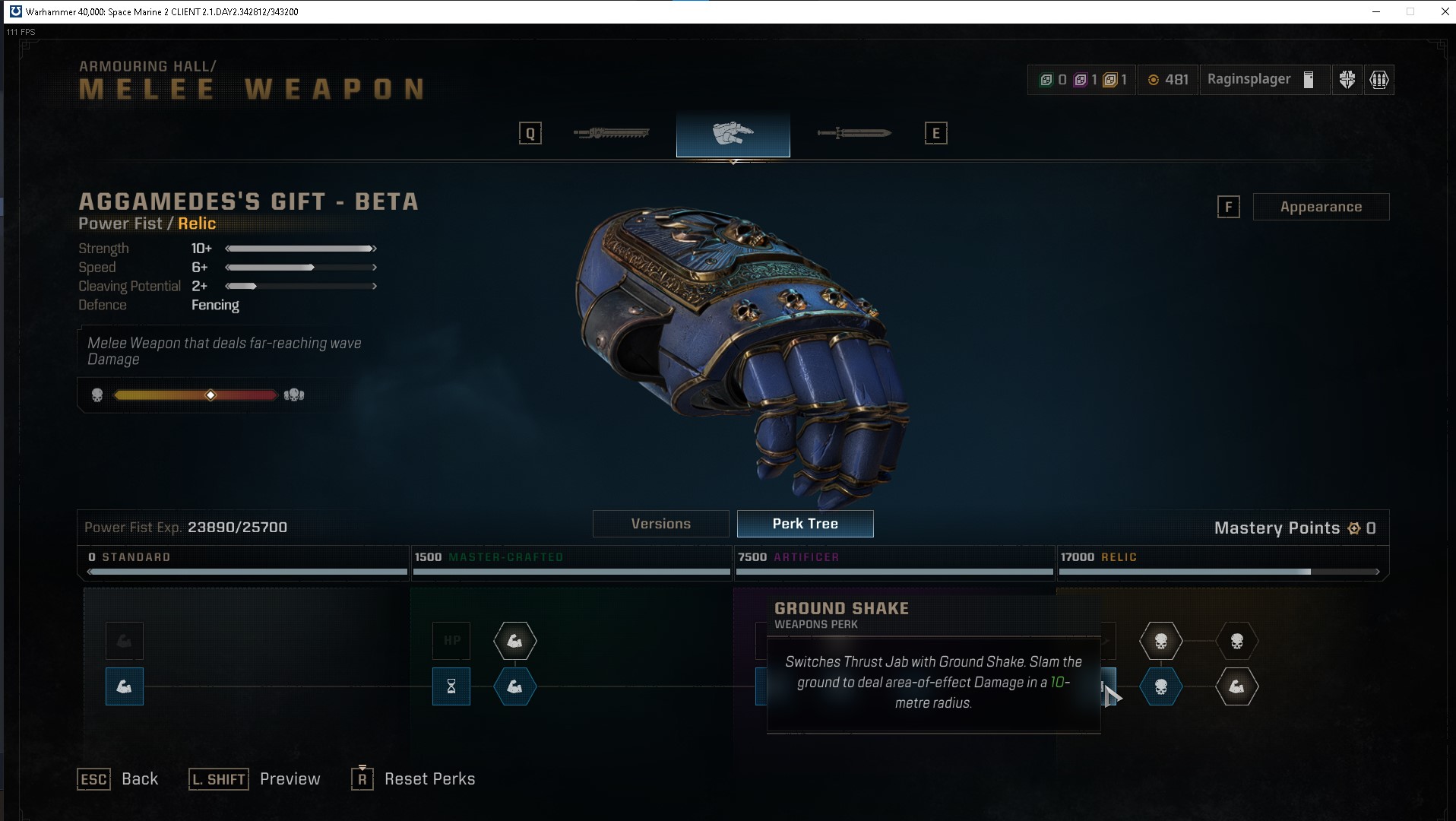
Task: Switch to the Versions tab
Action: [x=660, y=524]
